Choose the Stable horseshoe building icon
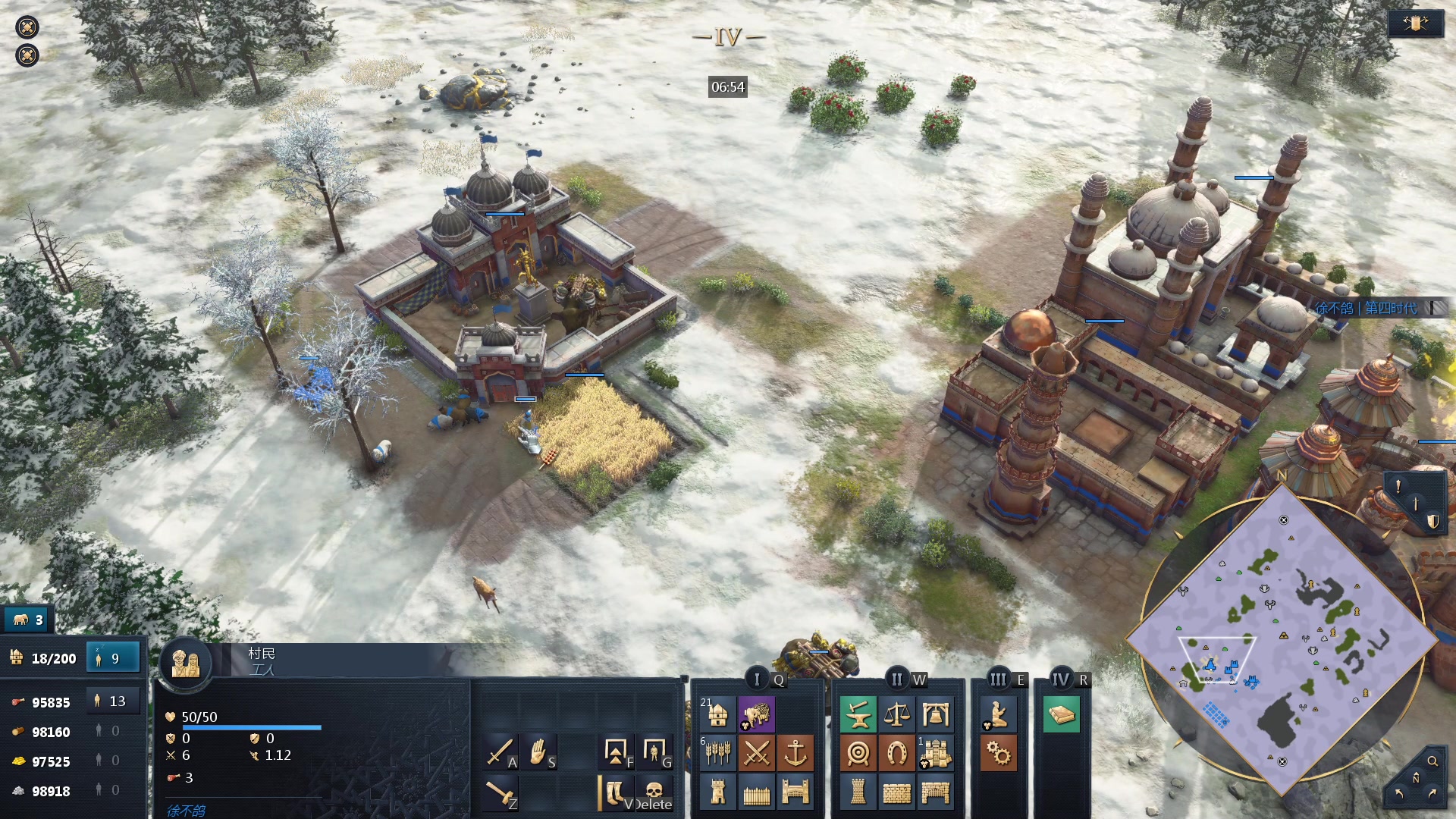 tap(896, 753)
